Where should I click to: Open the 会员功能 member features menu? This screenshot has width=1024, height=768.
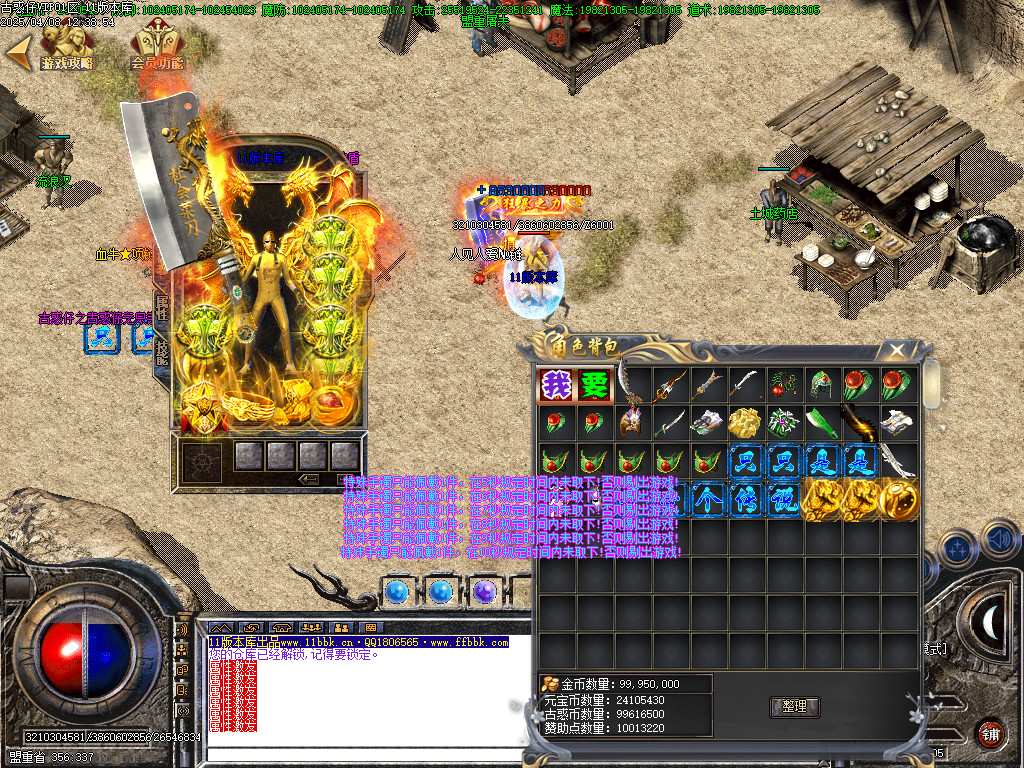coord(157,48)
